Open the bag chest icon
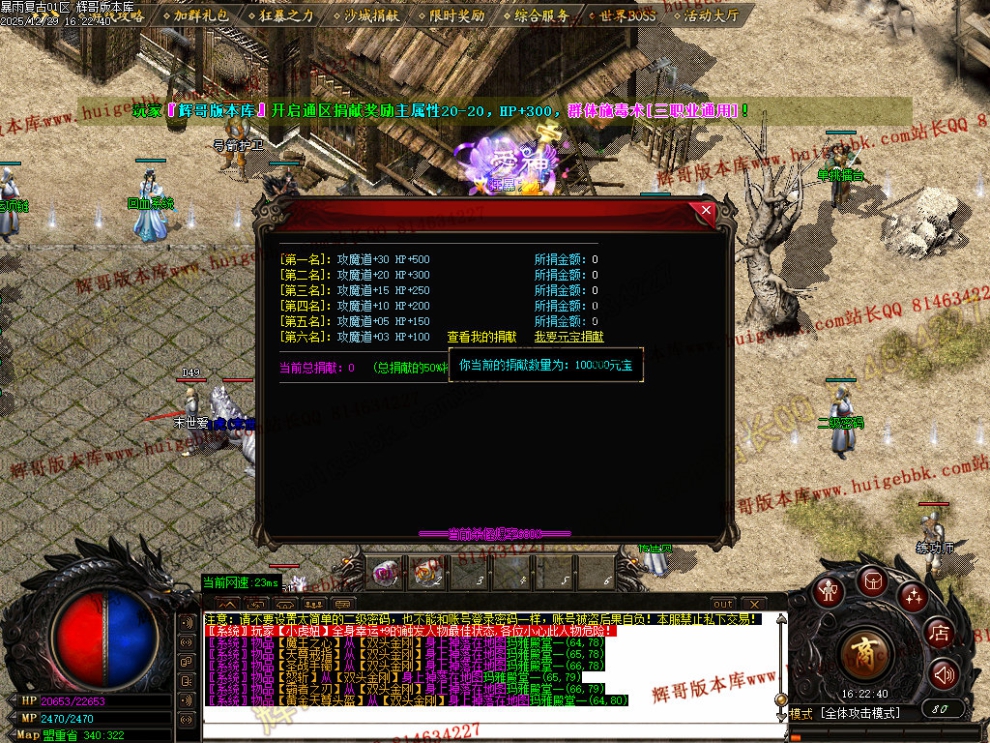The width and height of the screenshot is (990, 743). 871,580
